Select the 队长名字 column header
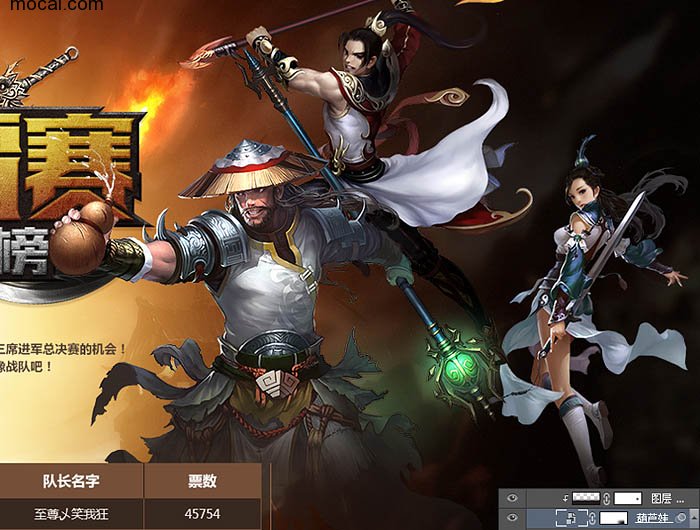 click(70, 482)
